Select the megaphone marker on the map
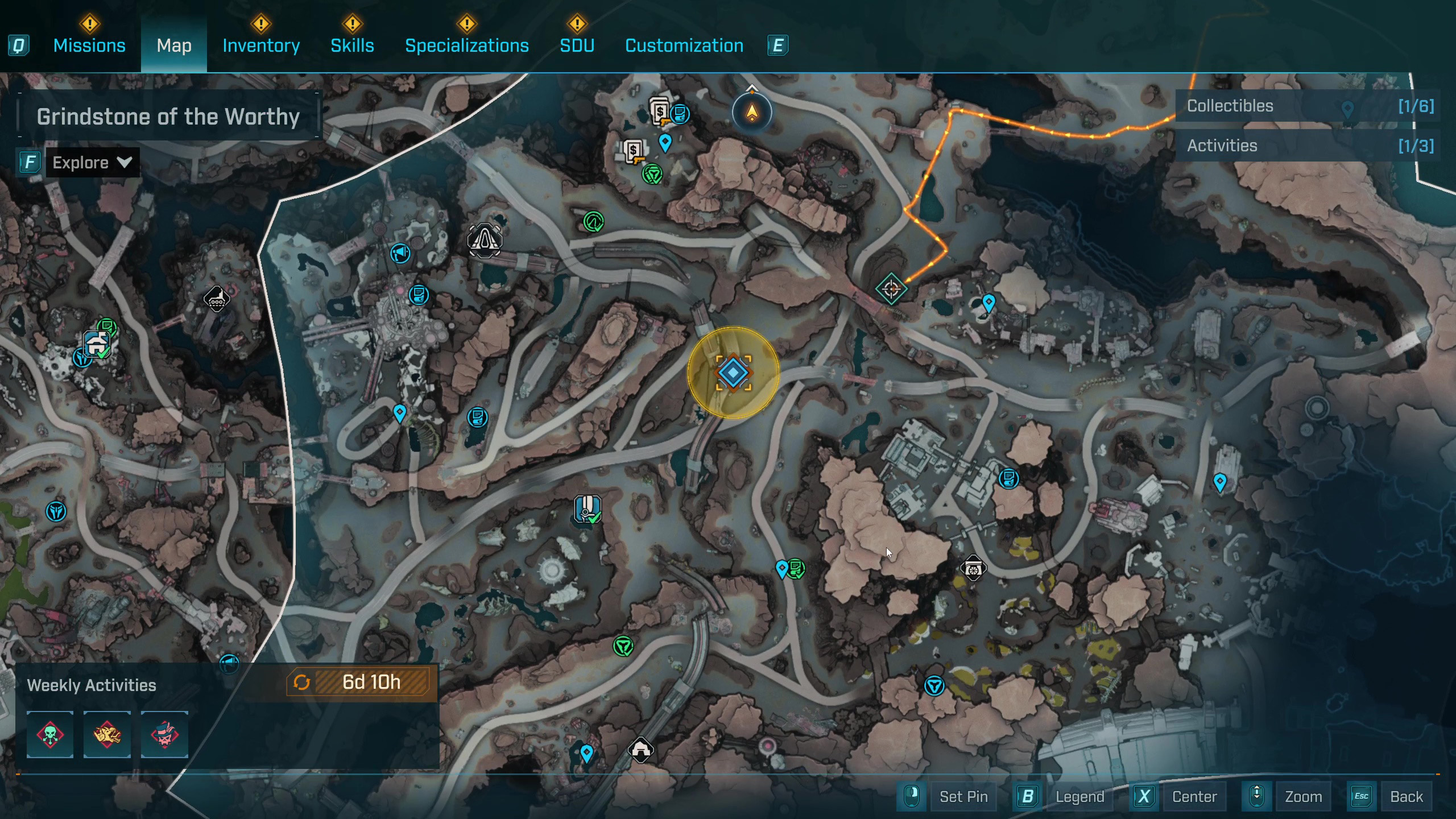 (x=400, y=253)
